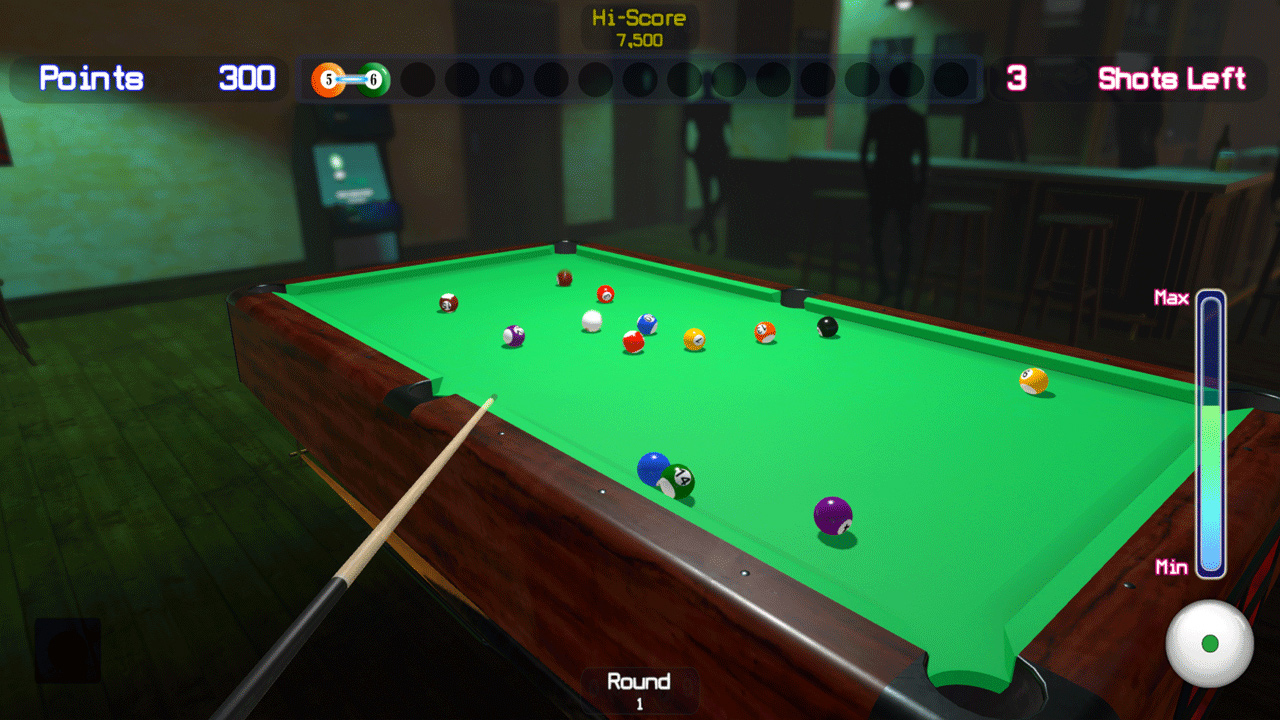
Task: Toggle the first unlit combo slot
Action: pos(418,79)
